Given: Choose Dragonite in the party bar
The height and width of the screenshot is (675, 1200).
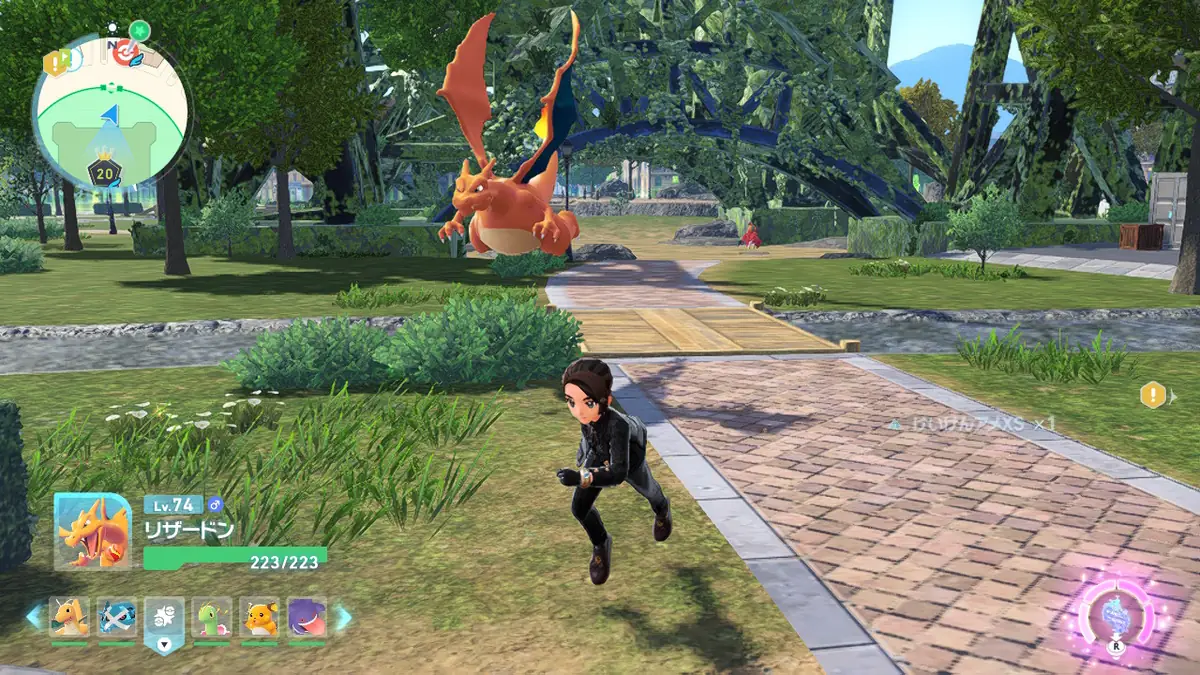Looking at the screenshot, I should tap(69, 617).
